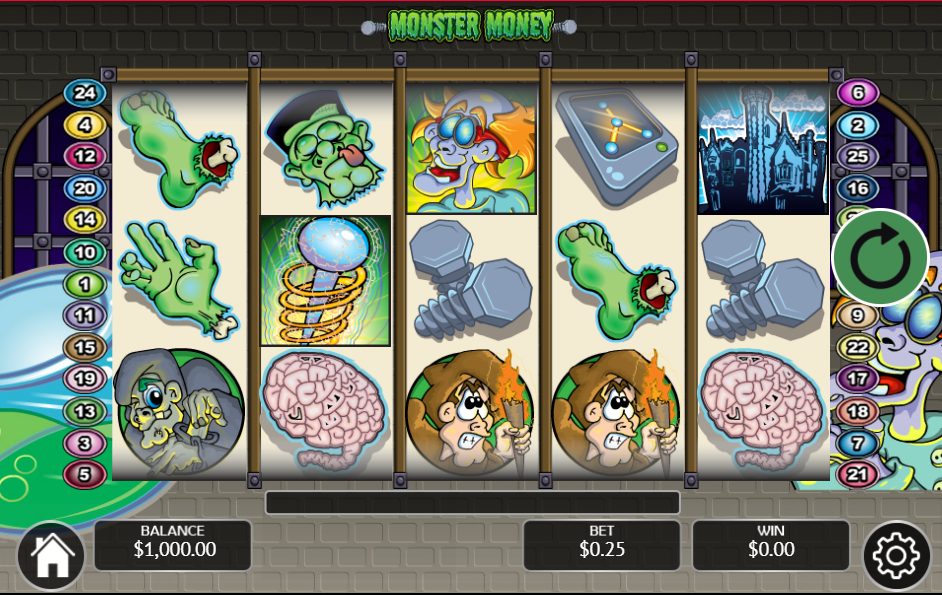Activate payline number 21

[x=857, y=474]
